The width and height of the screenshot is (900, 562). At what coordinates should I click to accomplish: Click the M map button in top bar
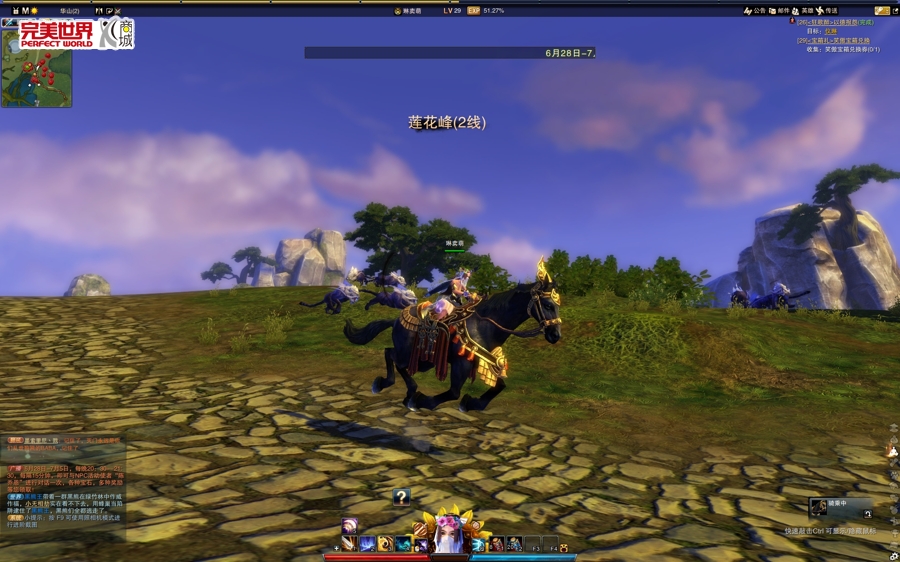[x=25, y=11]
